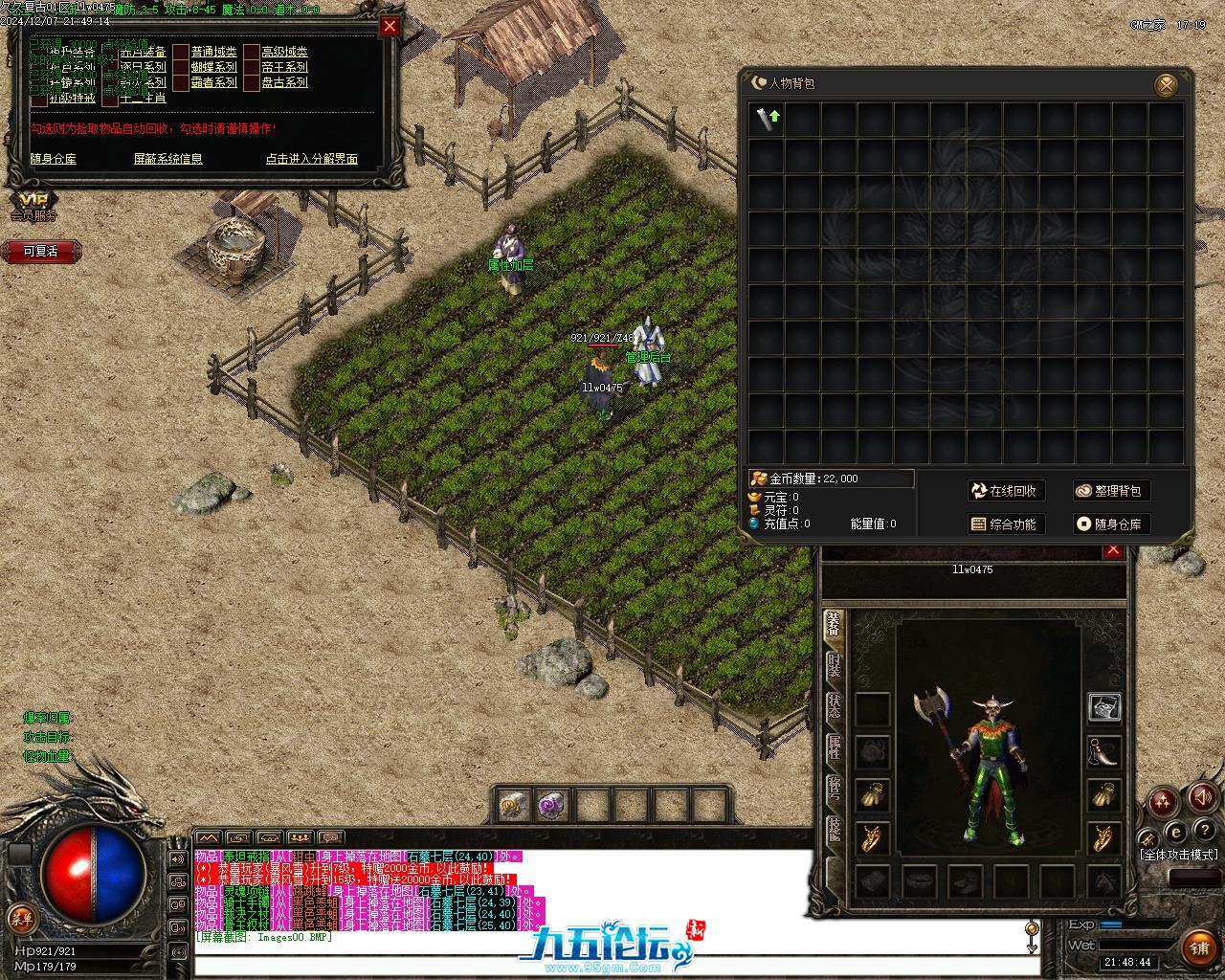Select the scroll item in the backpack
This screenshot has height=980, width=1225.
767,120
